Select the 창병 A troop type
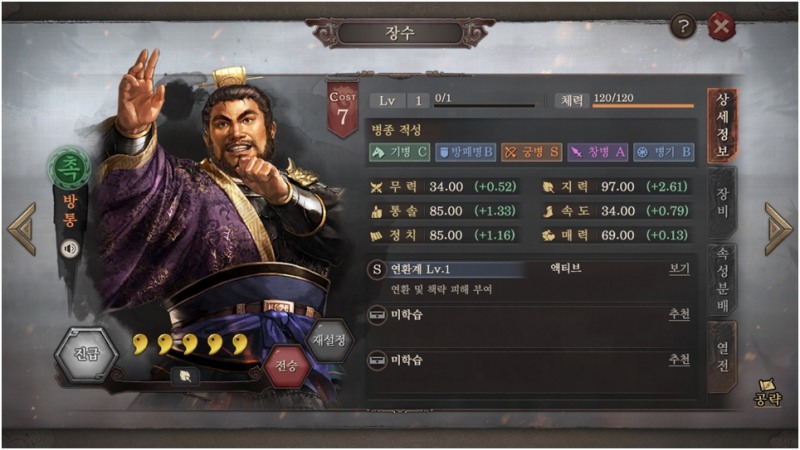The width and height of the screenshot is (800, 450). coord(597,152)
